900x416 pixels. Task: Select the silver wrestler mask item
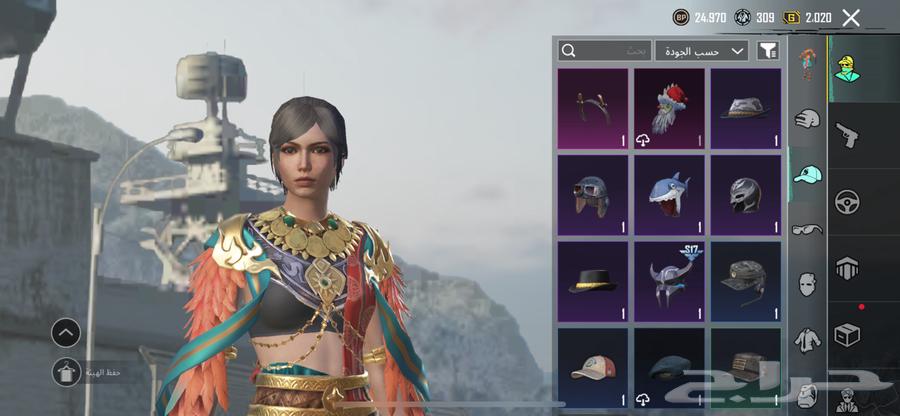745,195
